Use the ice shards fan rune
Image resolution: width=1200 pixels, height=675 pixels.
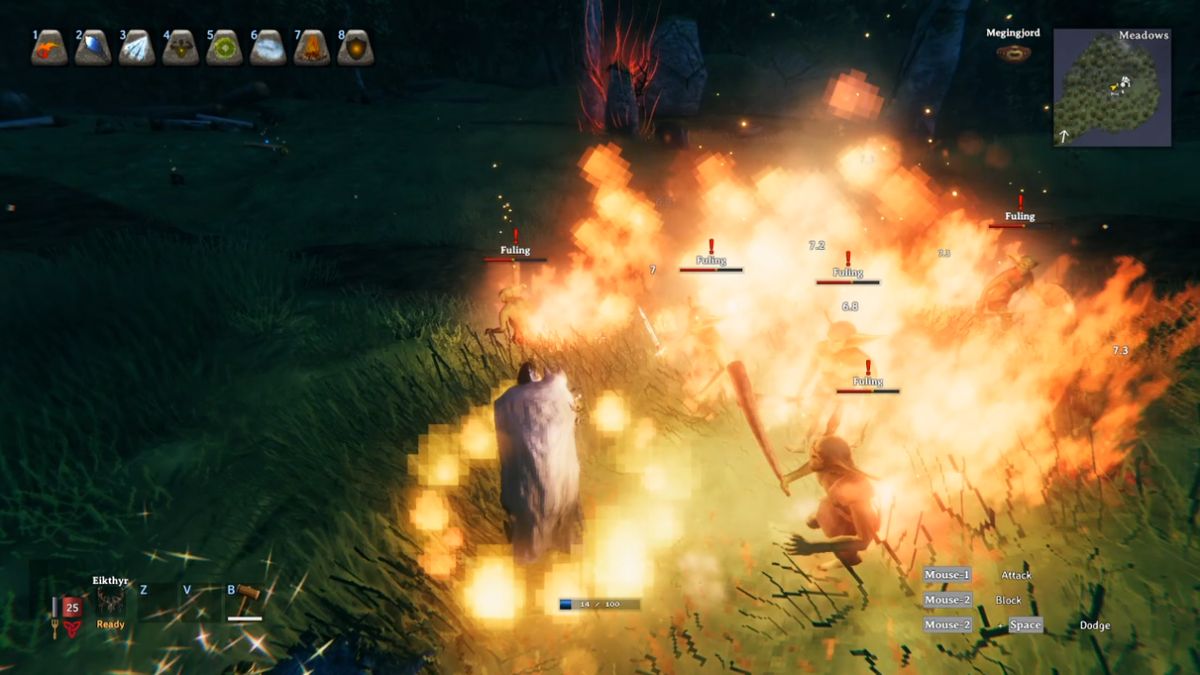[137, 48]
